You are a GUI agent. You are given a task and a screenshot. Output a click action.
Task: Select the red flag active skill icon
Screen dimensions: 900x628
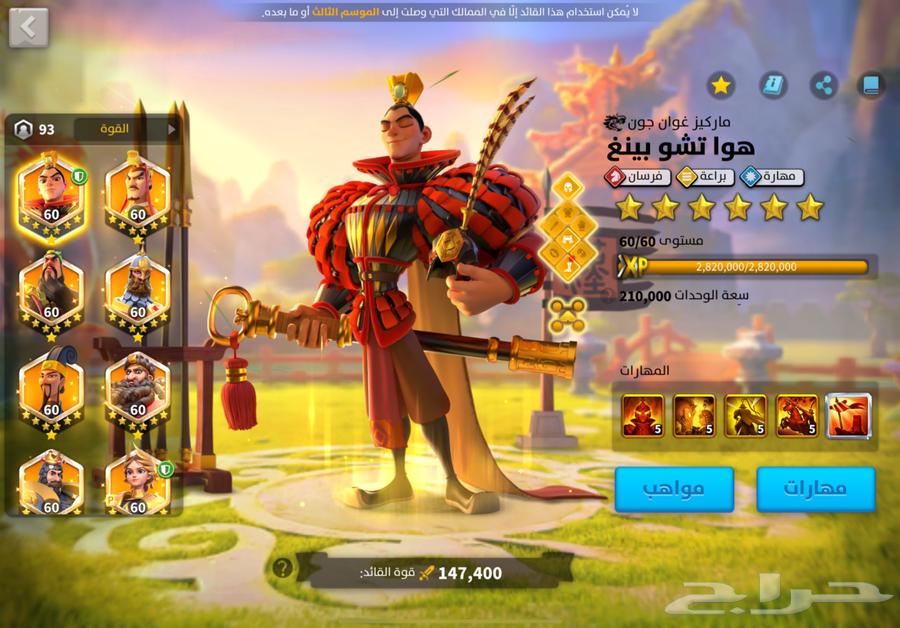(x=848, y=415)
